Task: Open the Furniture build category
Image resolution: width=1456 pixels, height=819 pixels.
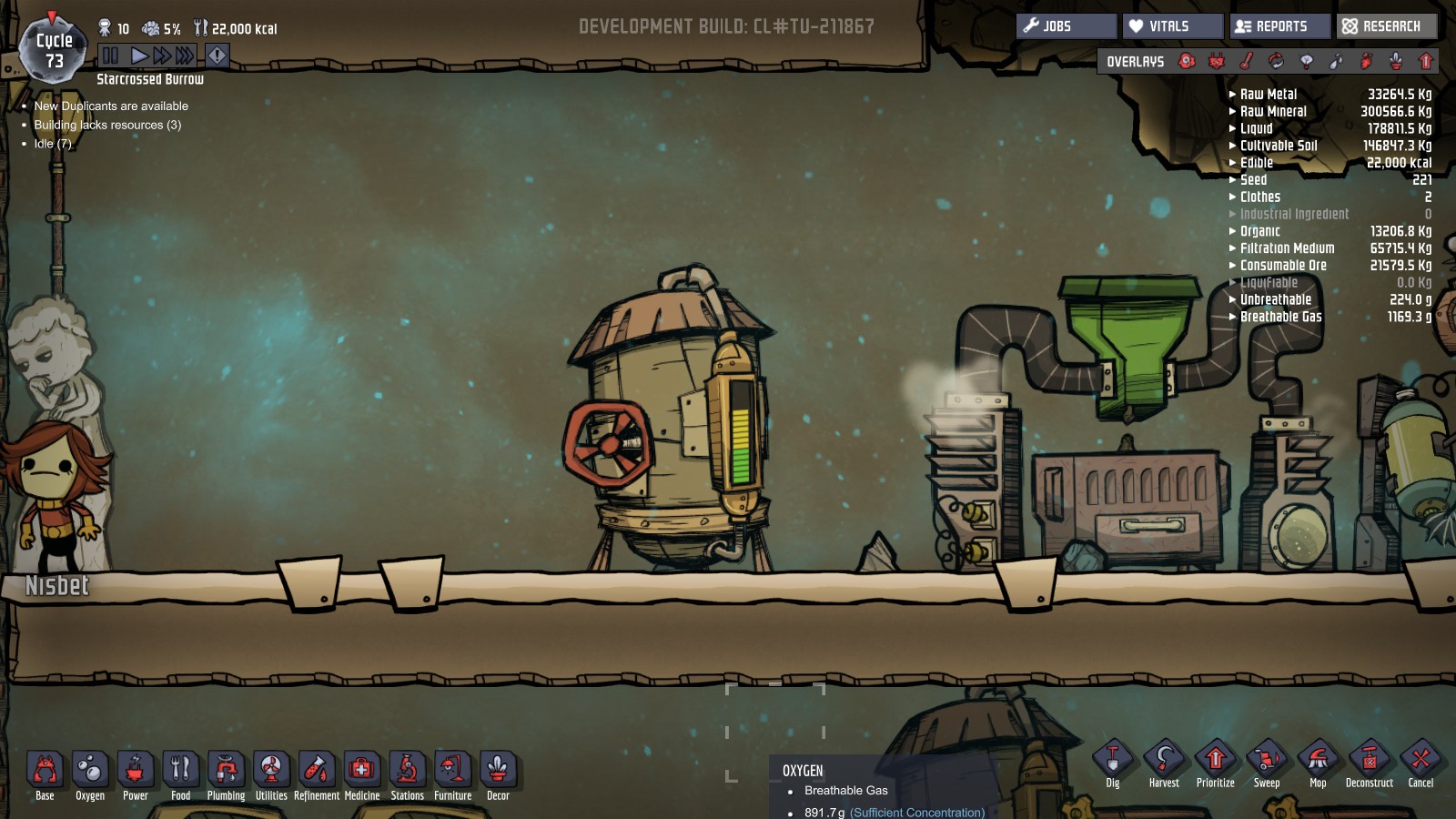Action: click(x=452, y=771)
